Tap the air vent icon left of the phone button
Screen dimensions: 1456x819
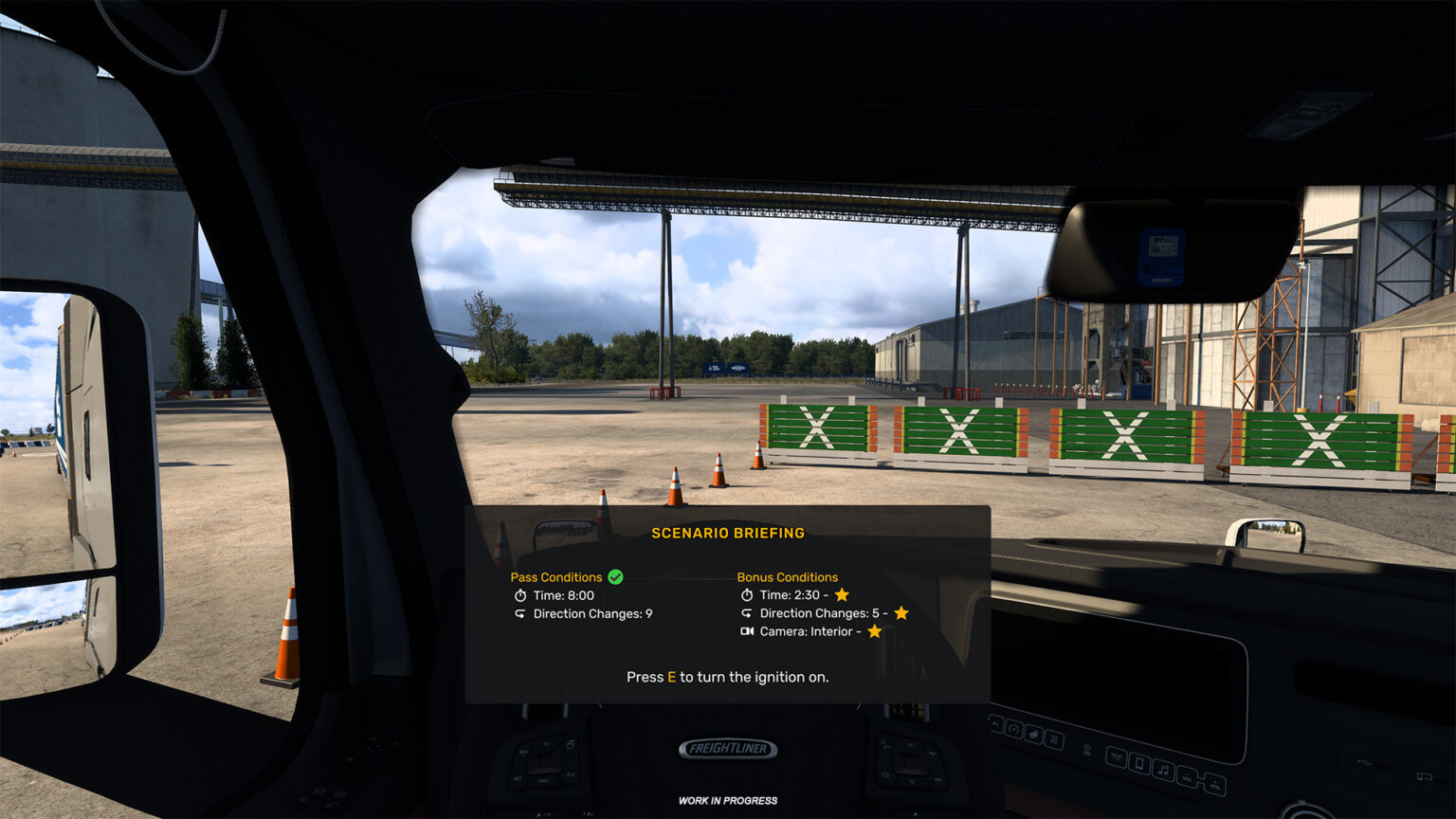[x=1117, y=756]
